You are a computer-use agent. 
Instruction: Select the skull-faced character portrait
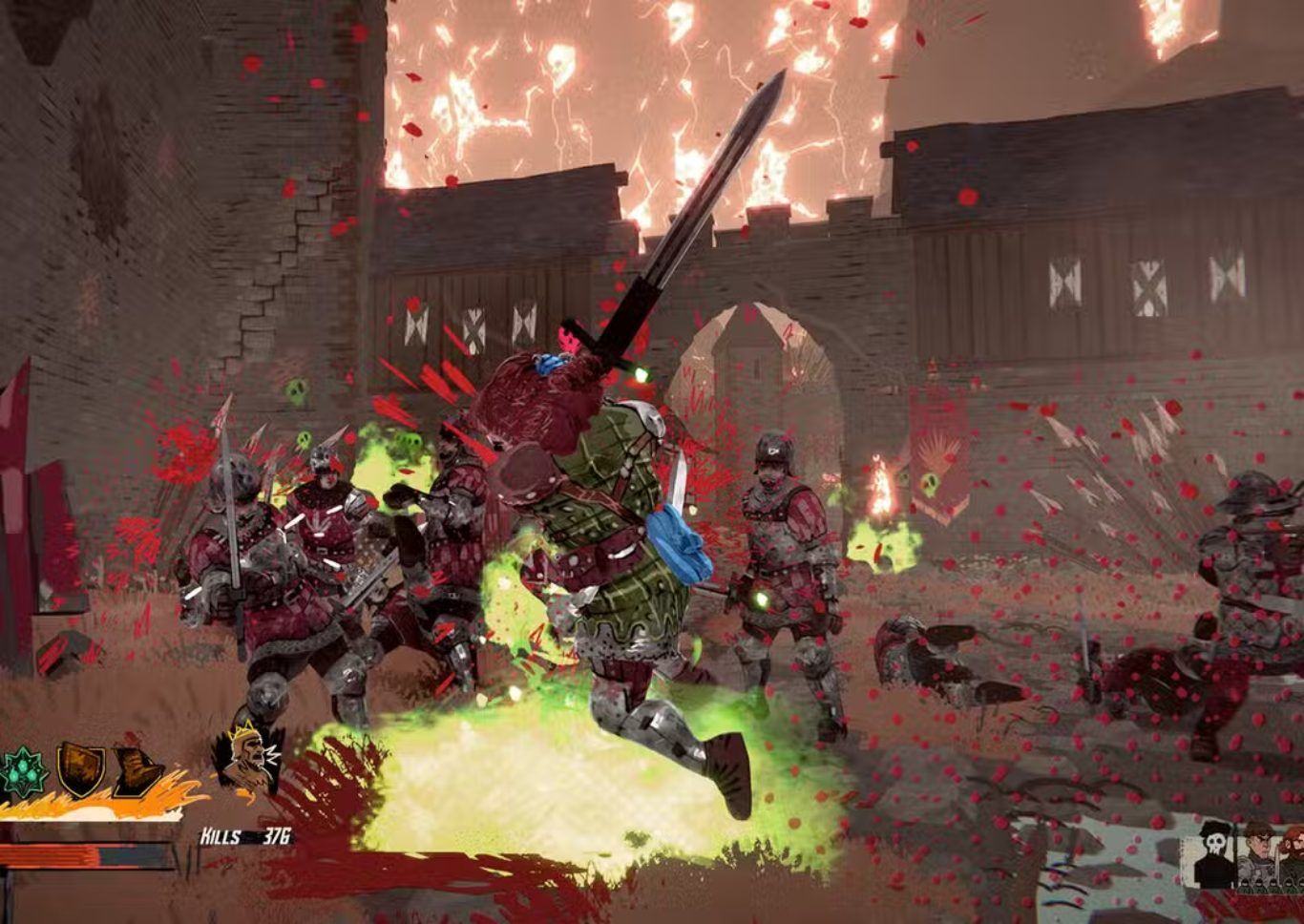coord(1215,854)
